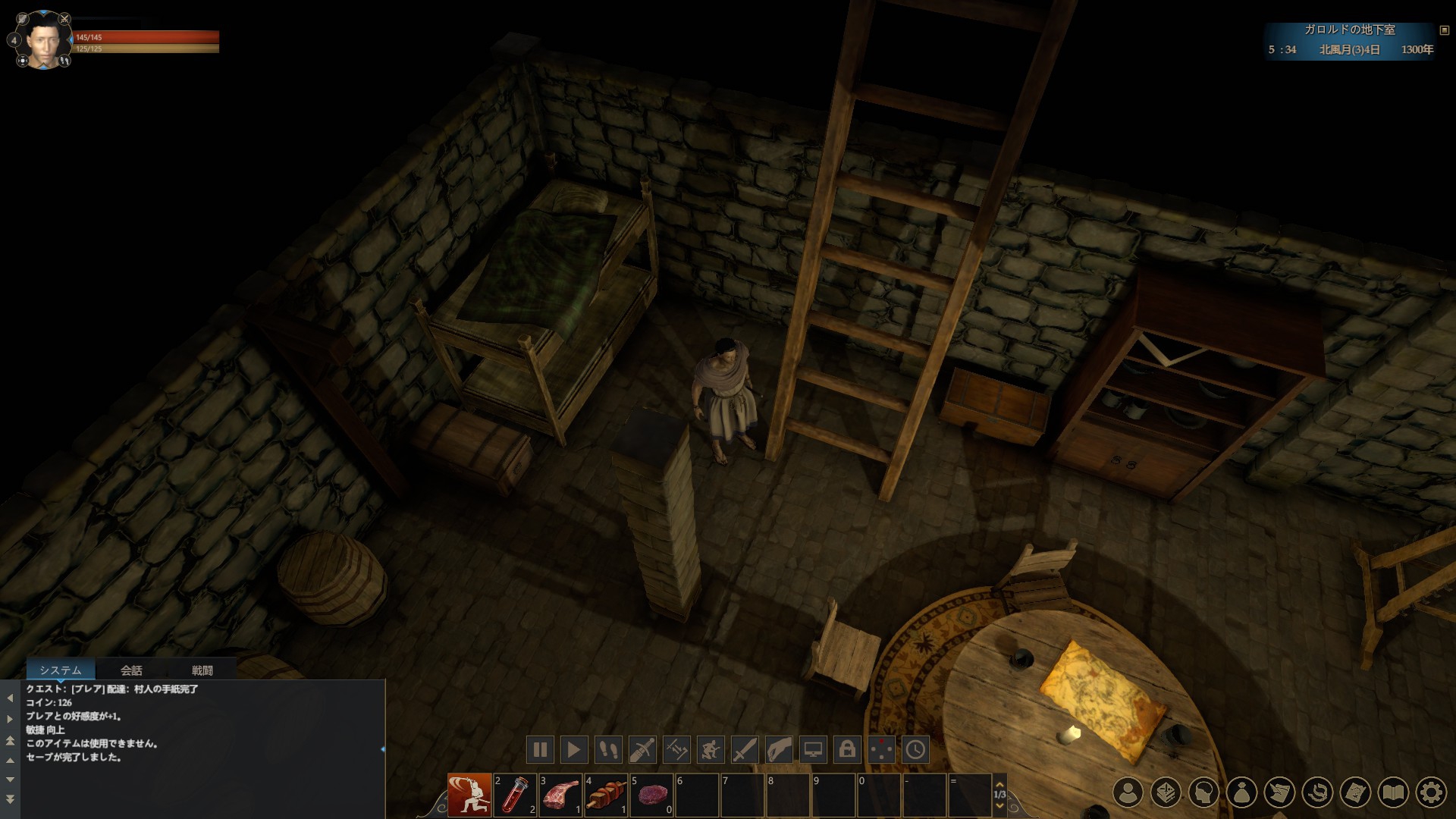Pause the game with the pause button
The image size is (1456, 819).
pyautogui.click(x=541, y=750)
